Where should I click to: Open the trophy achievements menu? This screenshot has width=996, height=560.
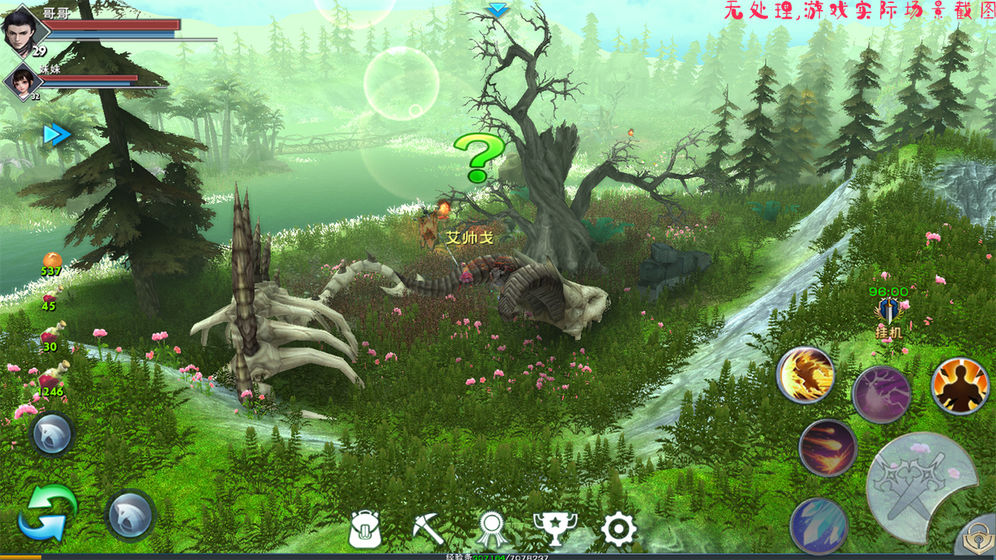tap(554, 529)
